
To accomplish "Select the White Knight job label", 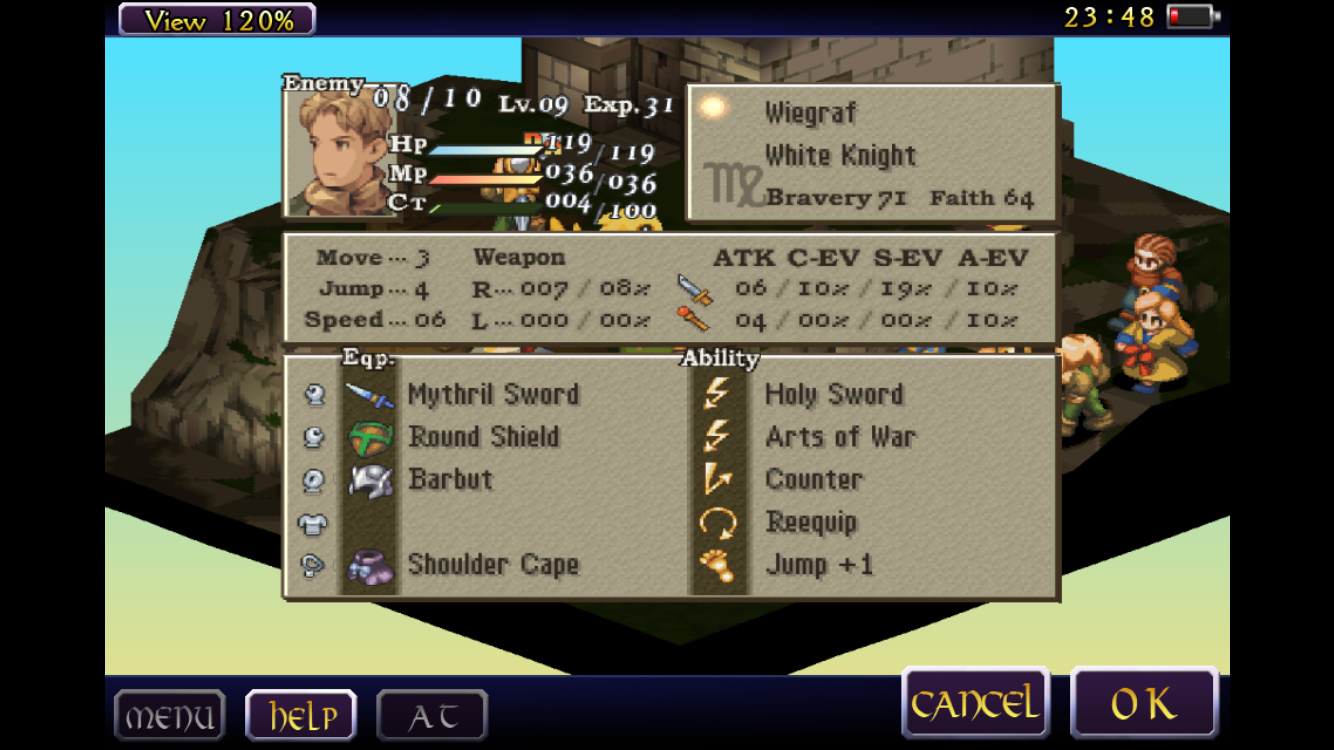I will click(840, 155).
